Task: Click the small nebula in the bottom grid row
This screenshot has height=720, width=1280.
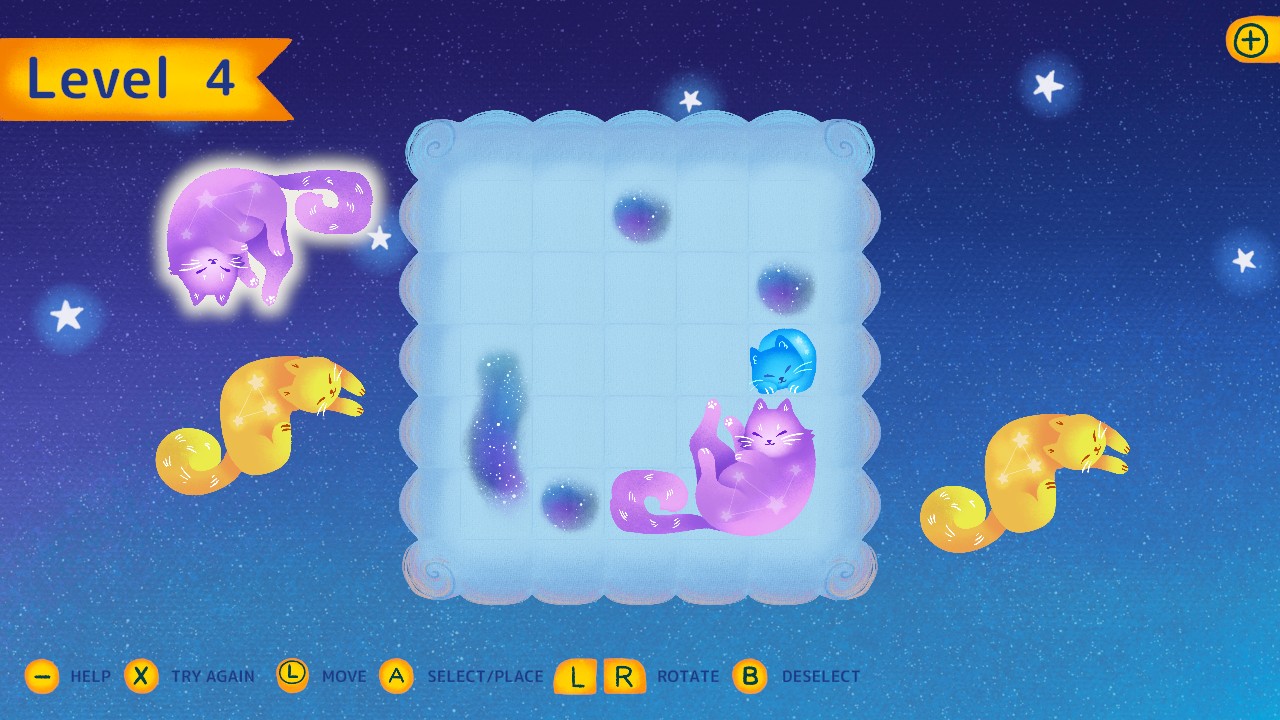Action: coord(565,505)
